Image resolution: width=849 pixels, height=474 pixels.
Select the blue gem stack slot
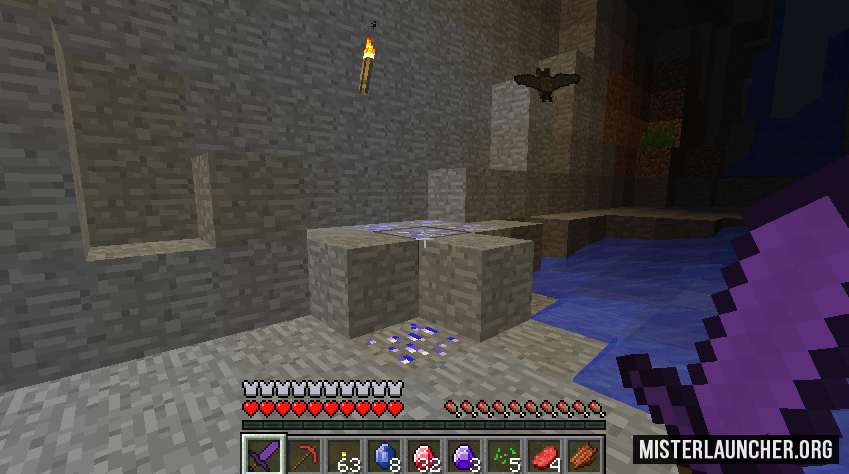[x=384, y=455]
